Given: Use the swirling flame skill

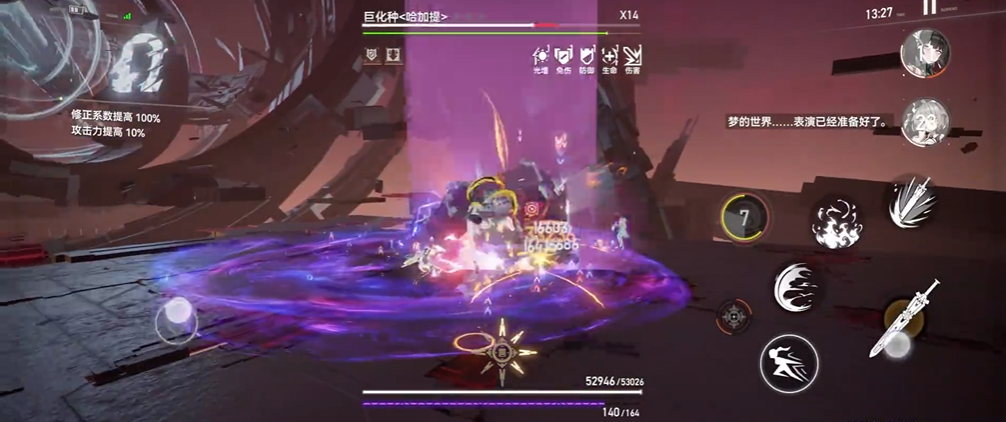Looking at the screenshot, I should [x=837, y=221].
